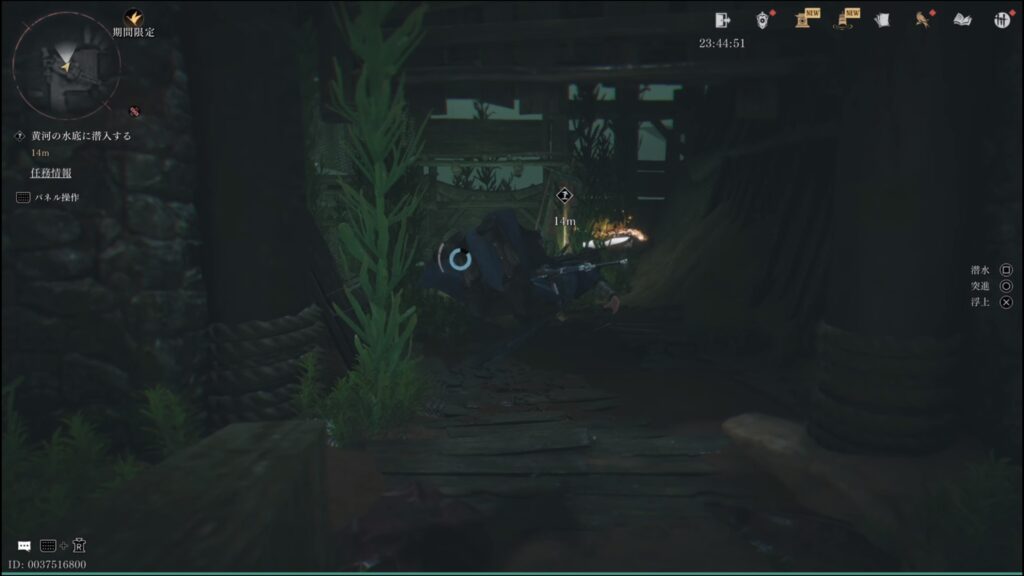Click the golden bird icon
The image size is (1024, 576).
(922, 19)
